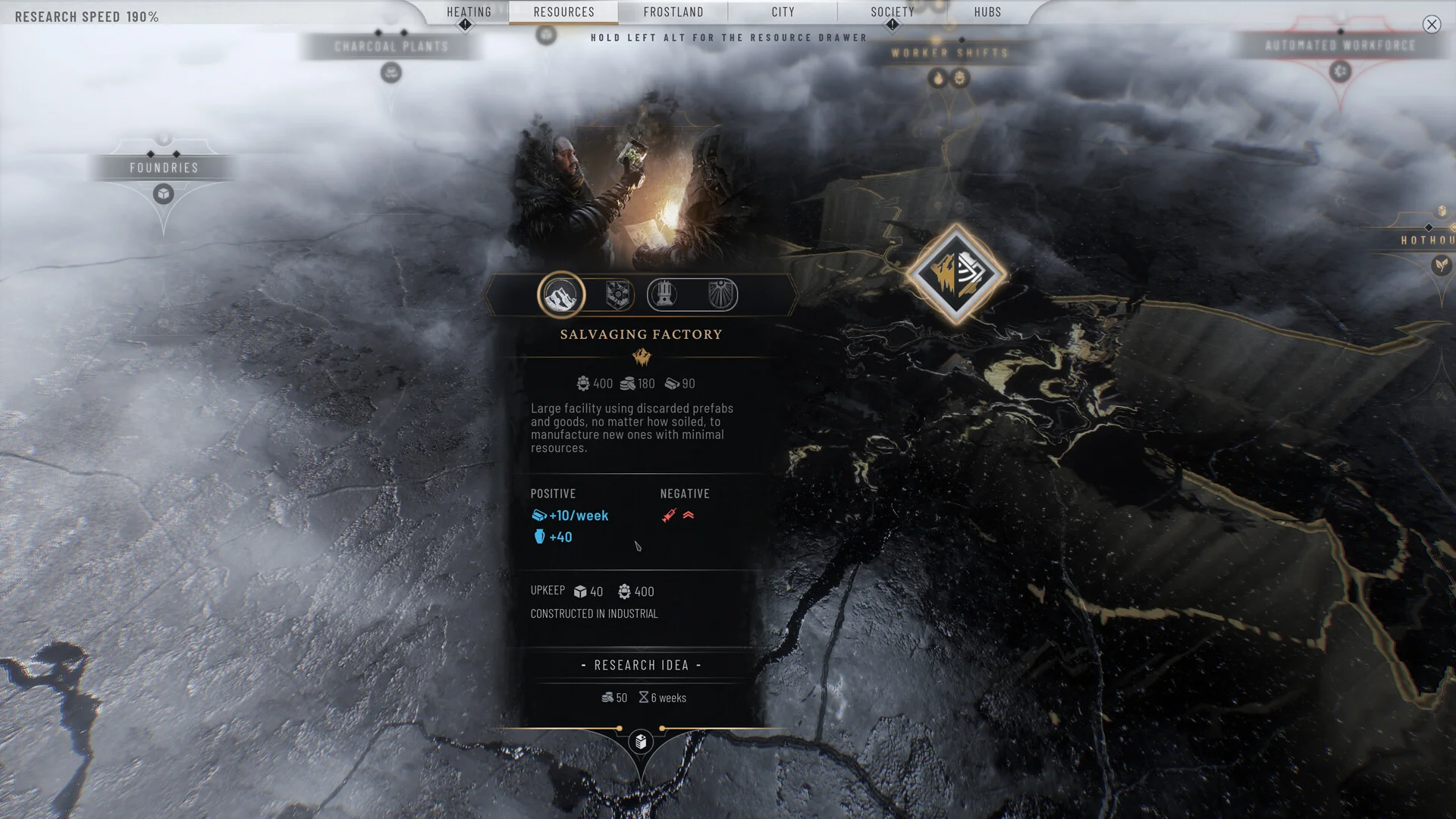Image resolution: width=1456 pixels, height=819 pixels.
Task: Go to the City tab
Action: [783, 12]
